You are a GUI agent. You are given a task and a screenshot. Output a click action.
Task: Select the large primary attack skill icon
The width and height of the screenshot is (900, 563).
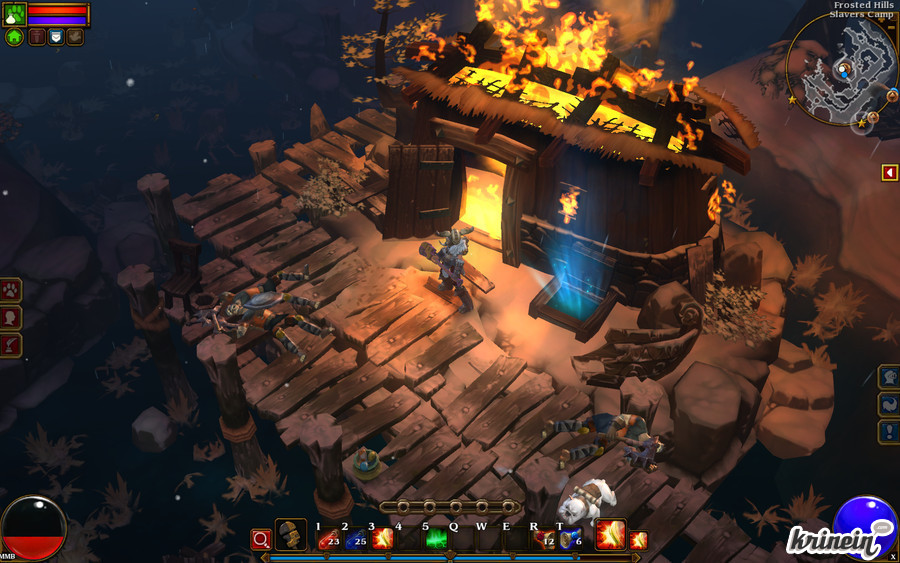tap(610, 535)
